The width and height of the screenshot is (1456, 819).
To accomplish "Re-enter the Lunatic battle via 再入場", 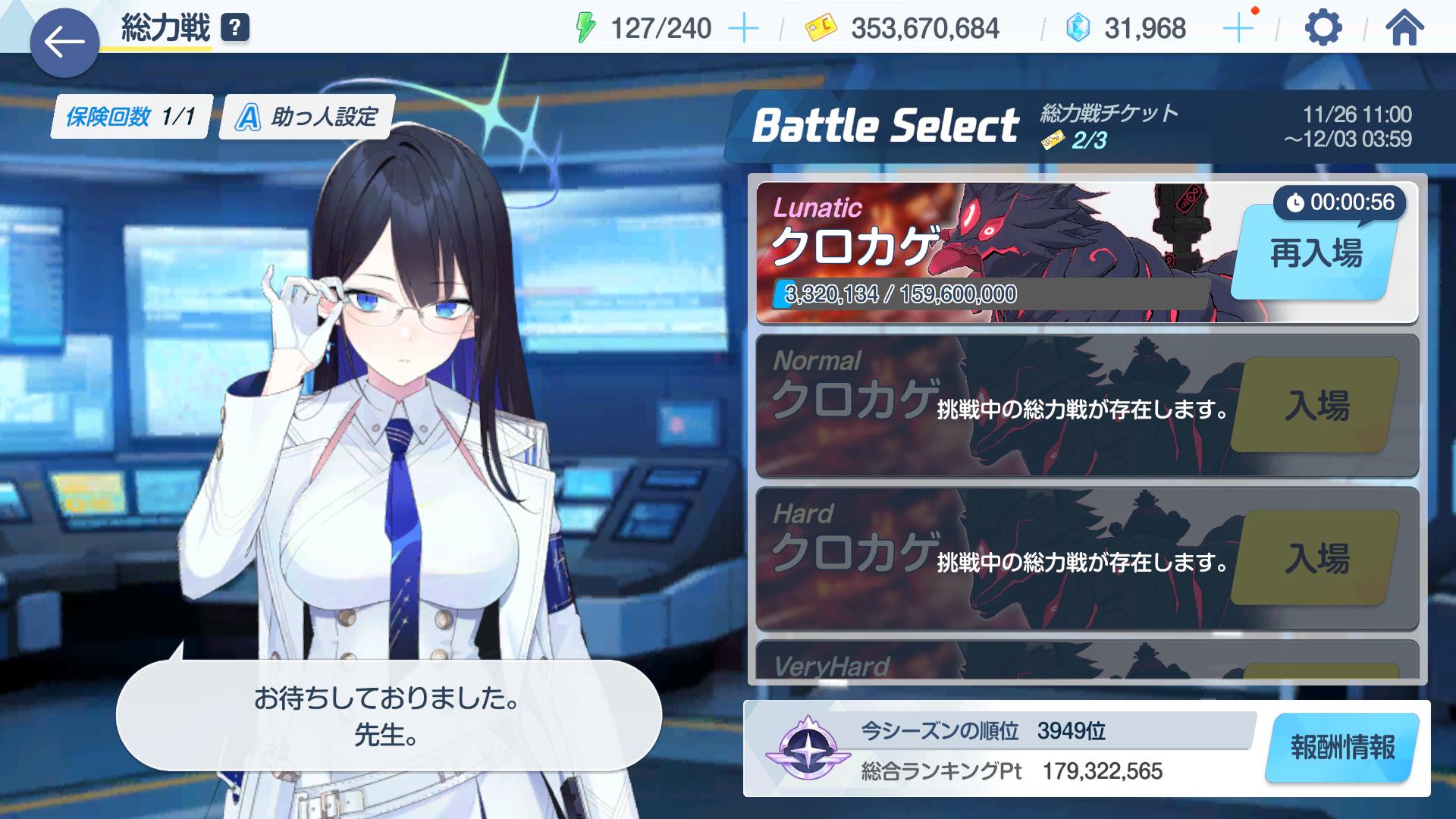I will pos(1316,253).
